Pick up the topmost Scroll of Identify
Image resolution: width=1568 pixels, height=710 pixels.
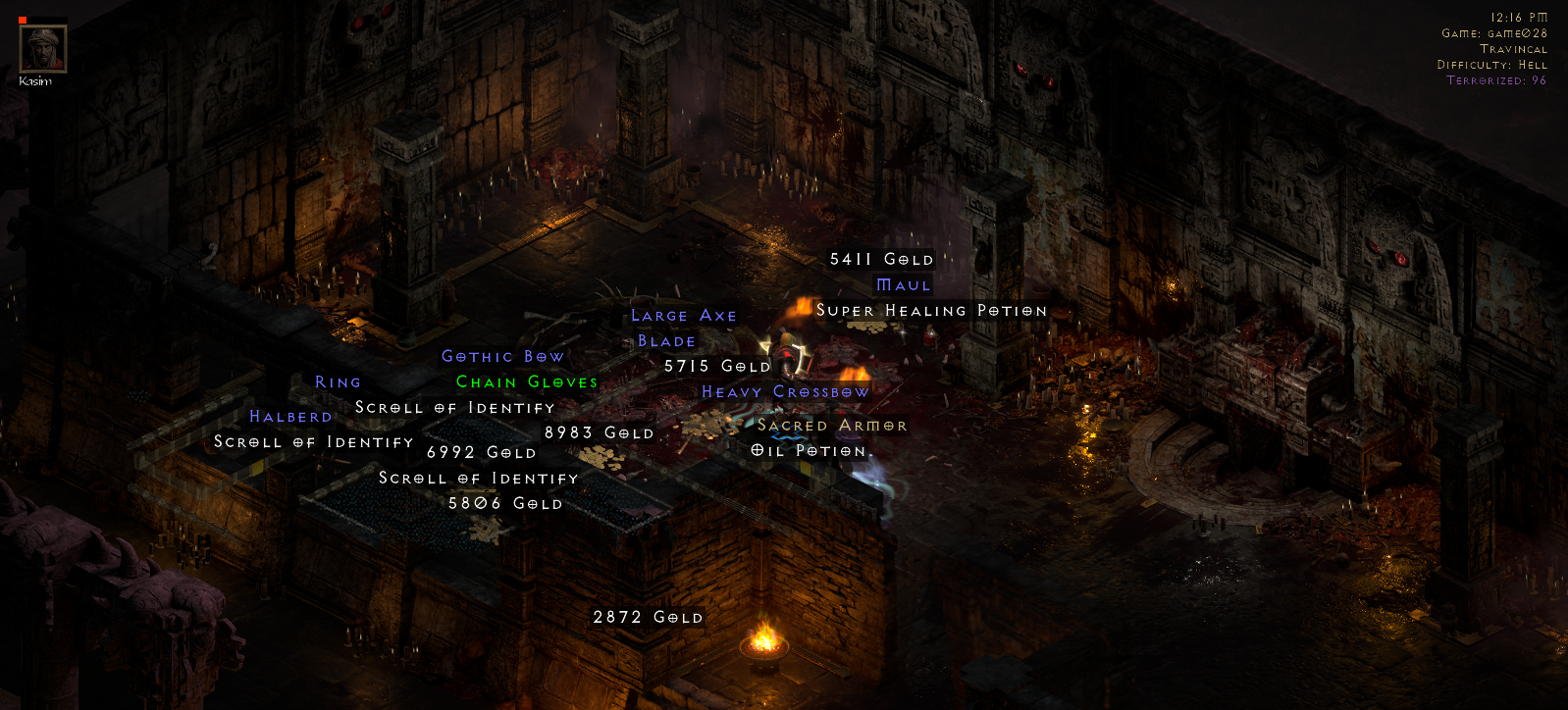454,407
